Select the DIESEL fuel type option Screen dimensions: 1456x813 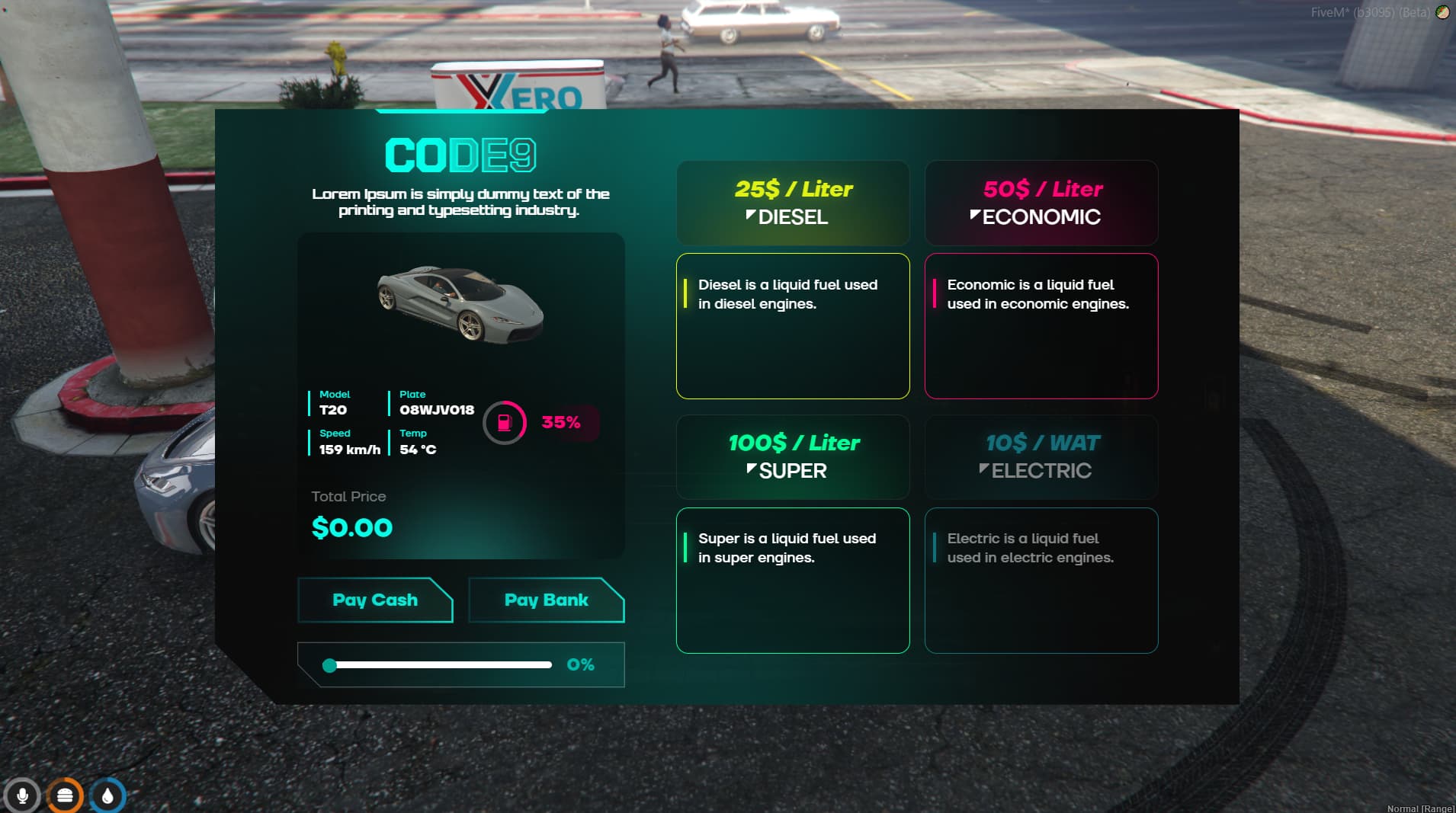coord(793,203)
